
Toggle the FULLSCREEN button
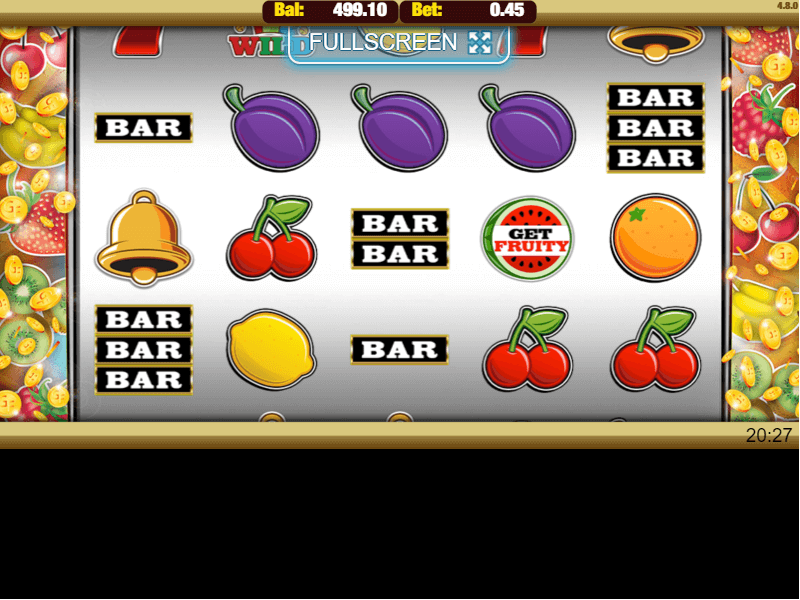399,43
